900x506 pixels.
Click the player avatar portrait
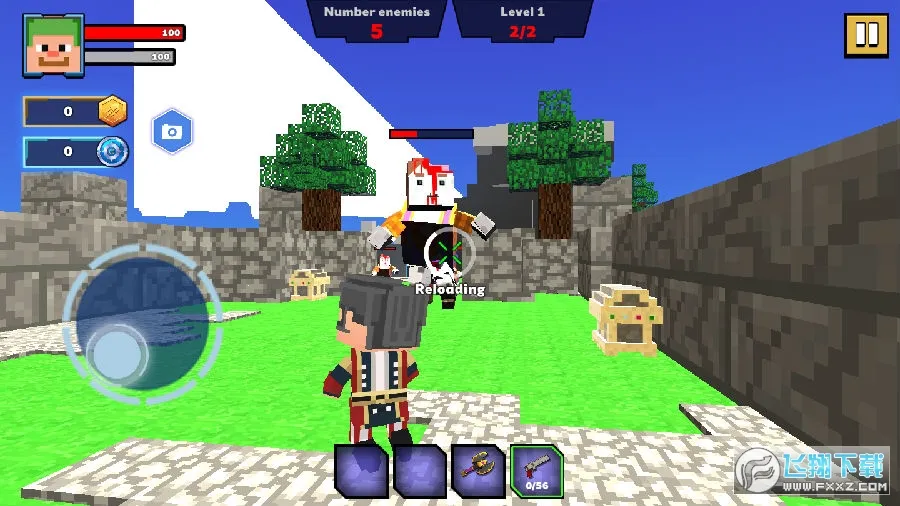(53, 45)
